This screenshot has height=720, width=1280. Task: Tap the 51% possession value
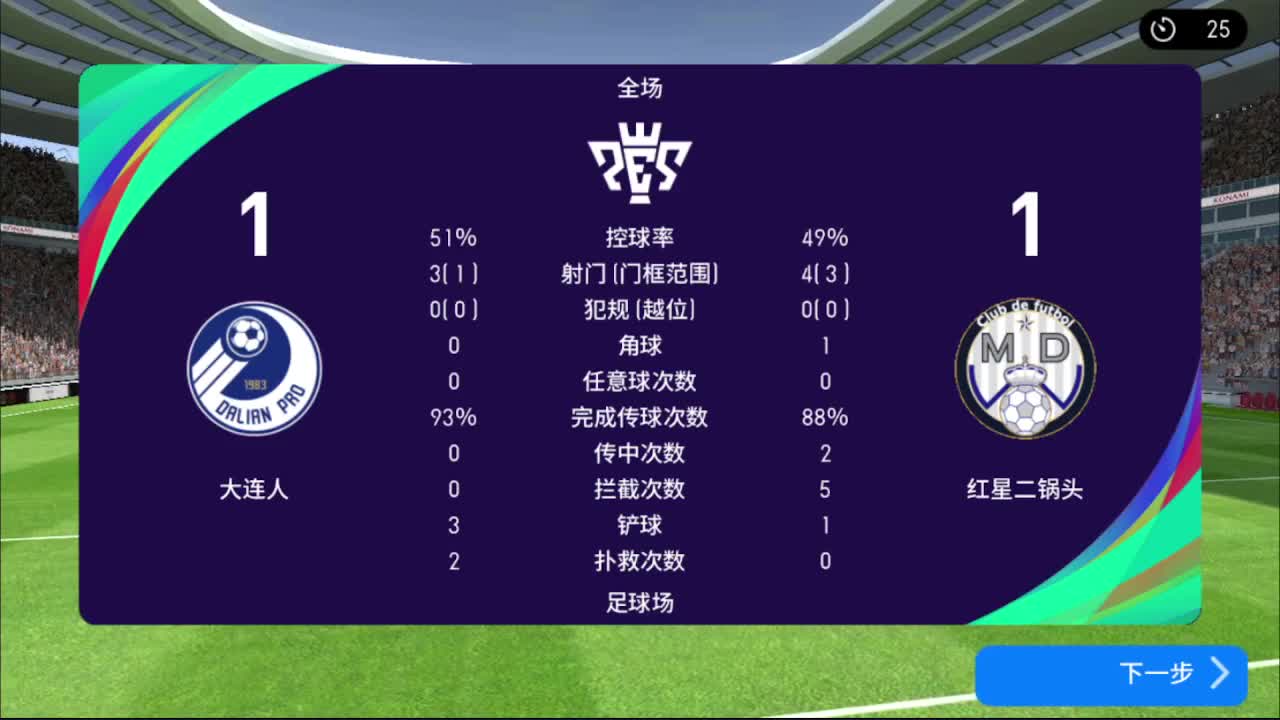(x=452, y=237)
